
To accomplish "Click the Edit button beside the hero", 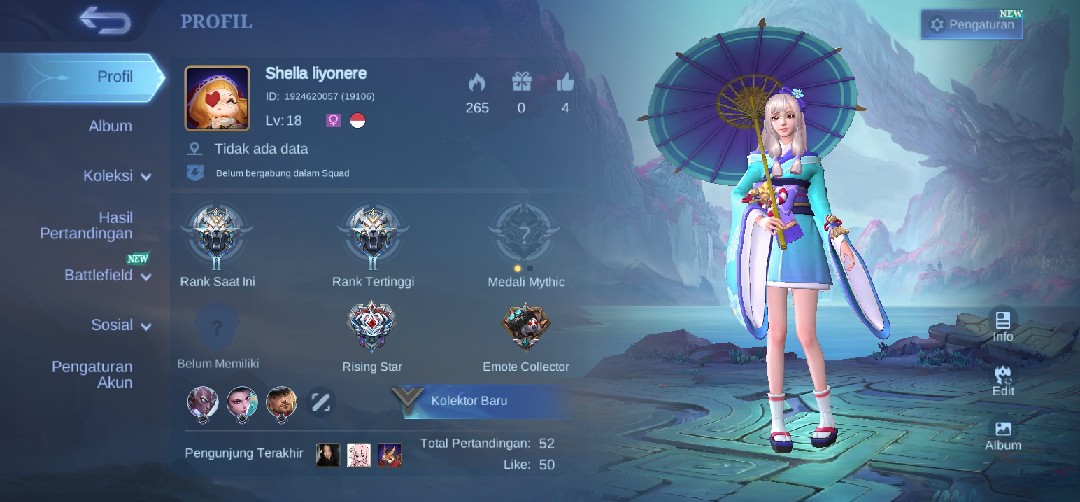I will coord(1003,380).
